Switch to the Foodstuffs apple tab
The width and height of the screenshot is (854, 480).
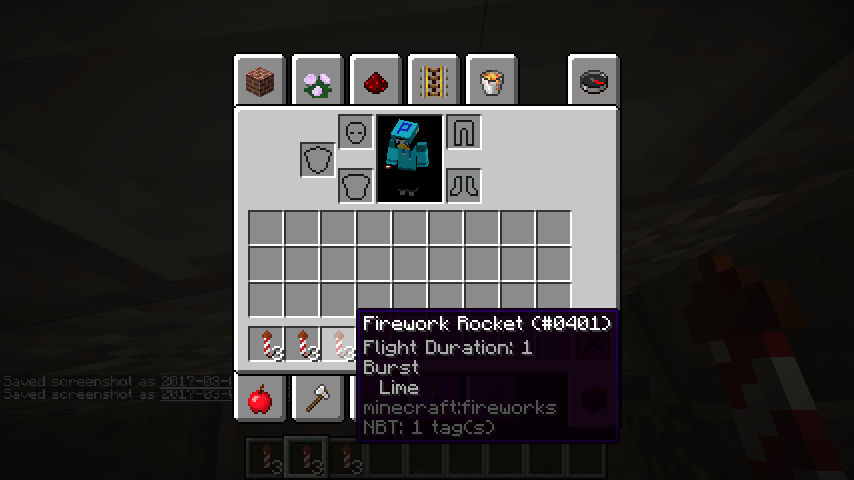(260, 400)
